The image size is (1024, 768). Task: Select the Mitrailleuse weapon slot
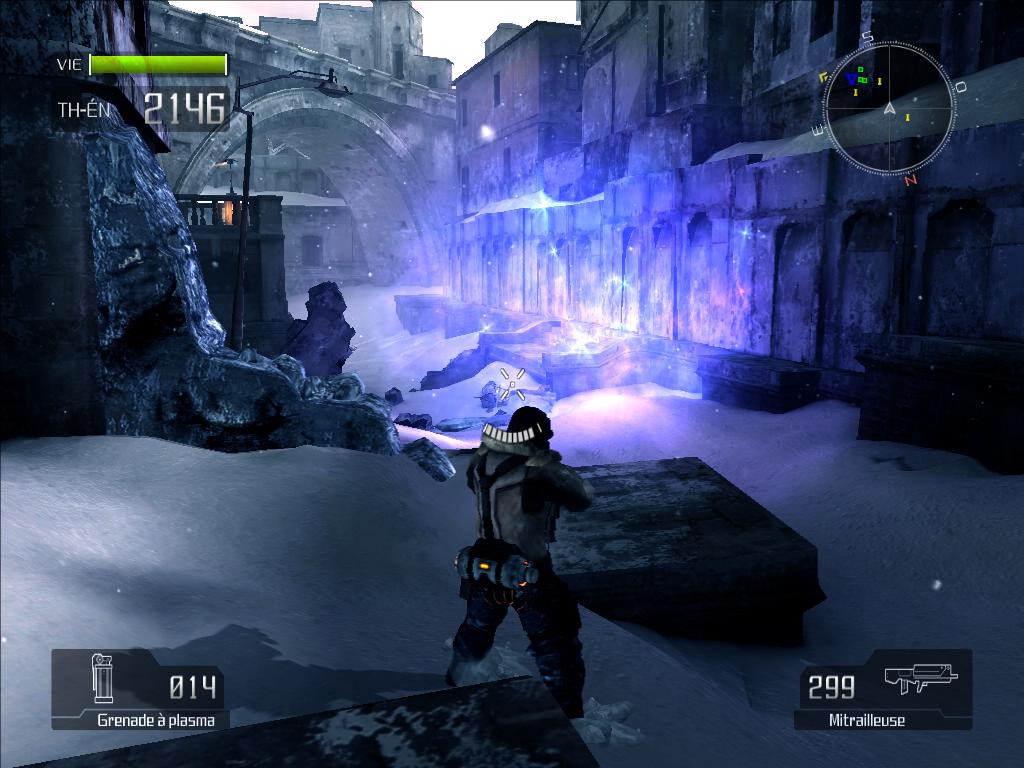[x=884, y=689]
